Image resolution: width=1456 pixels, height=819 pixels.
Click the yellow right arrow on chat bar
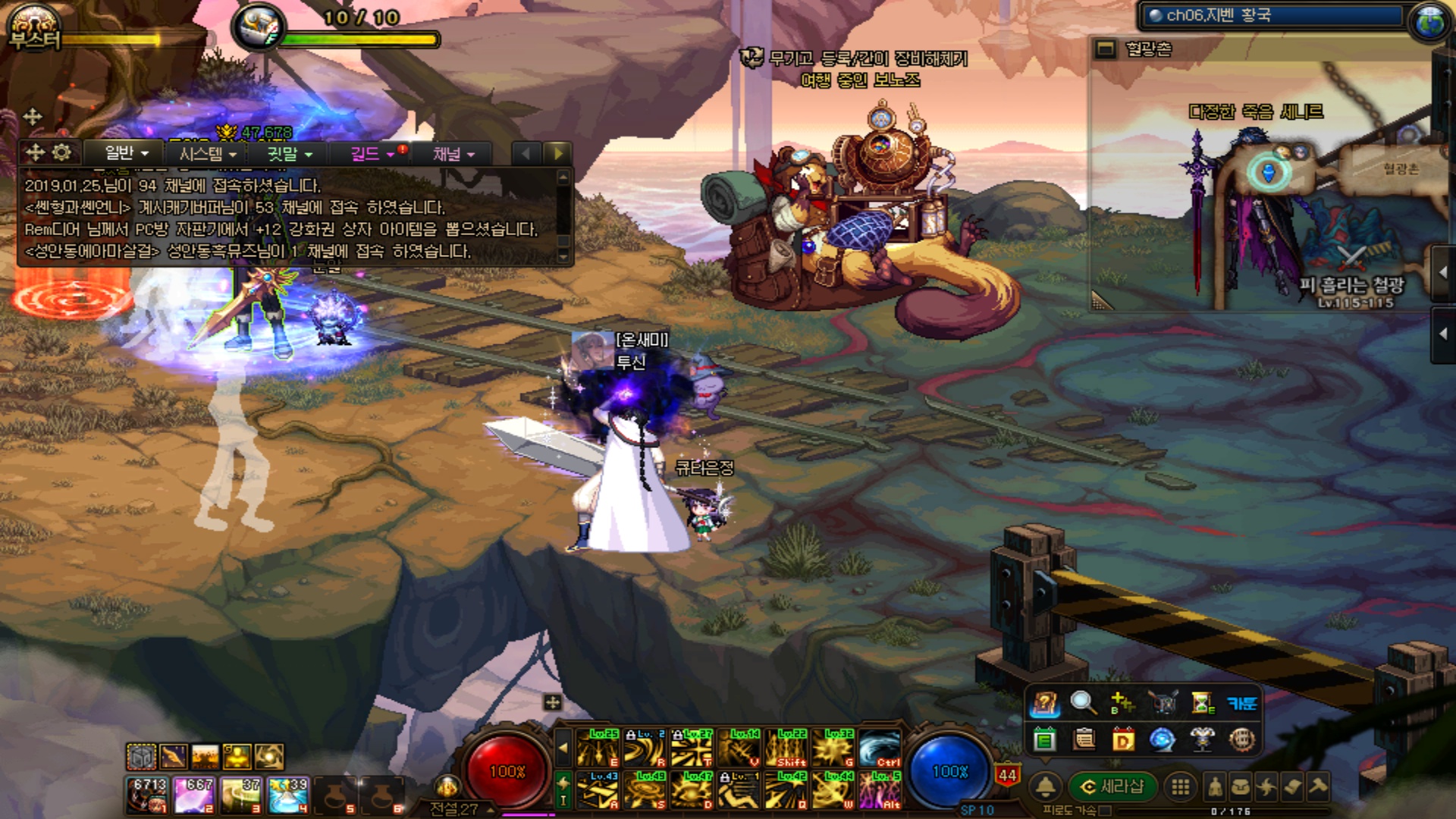(x=559, y=153)
